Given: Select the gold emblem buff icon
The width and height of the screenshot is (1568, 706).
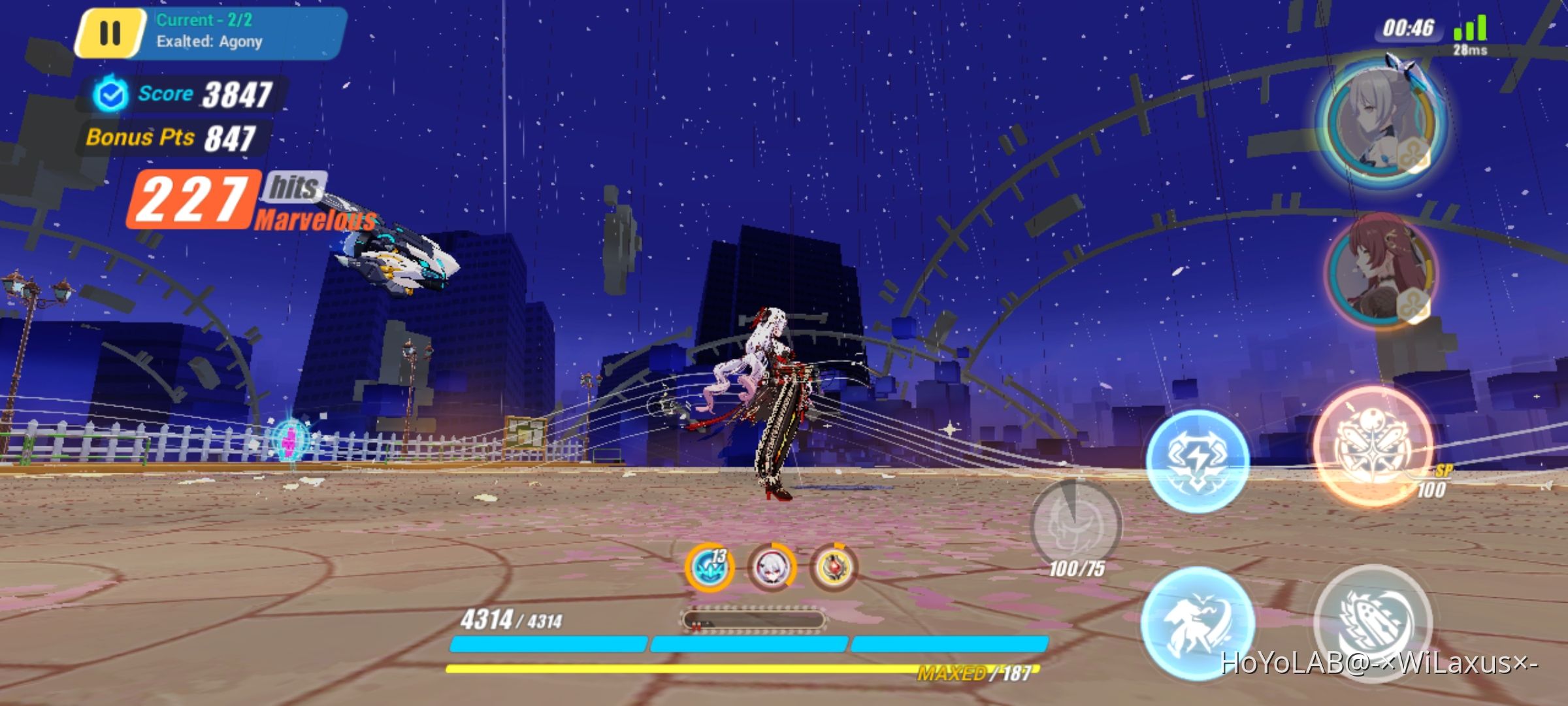Looking at the screenshot, I should click(x=836, y=567).
